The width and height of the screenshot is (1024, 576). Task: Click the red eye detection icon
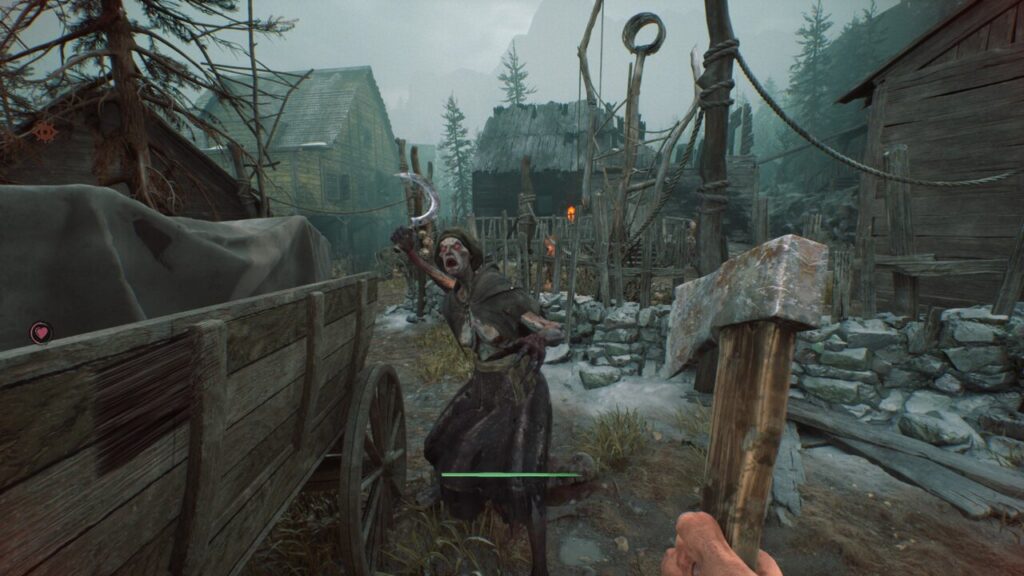click(x=44, y=130)
